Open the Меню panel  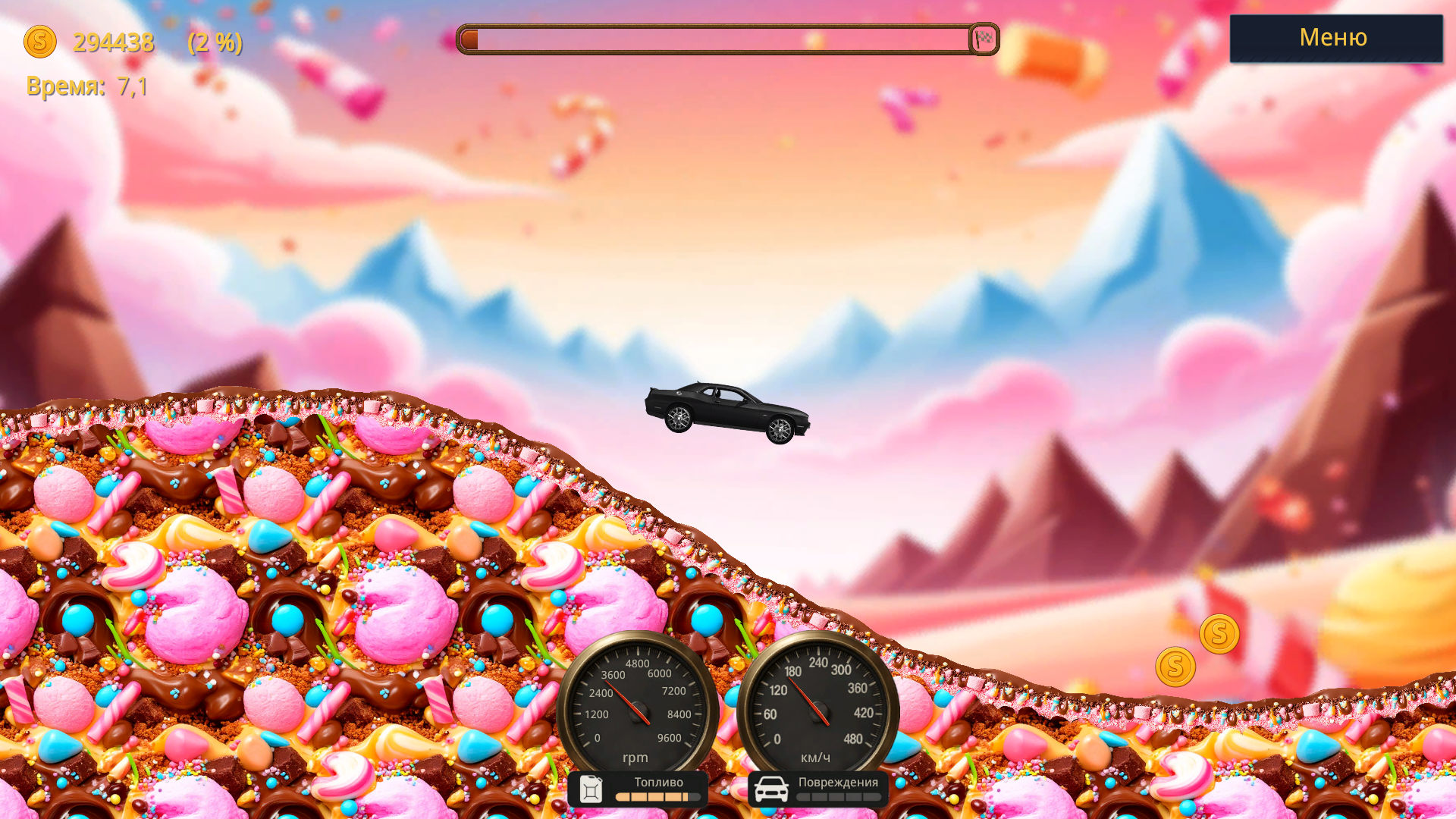coord(1335,38)
